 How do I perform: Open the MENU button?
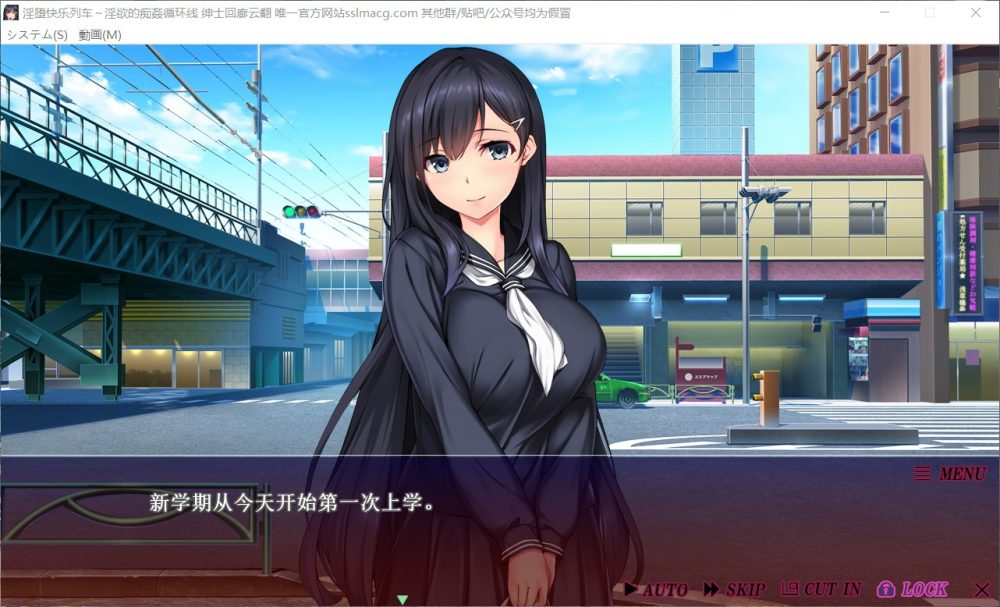tap(950, 474)
